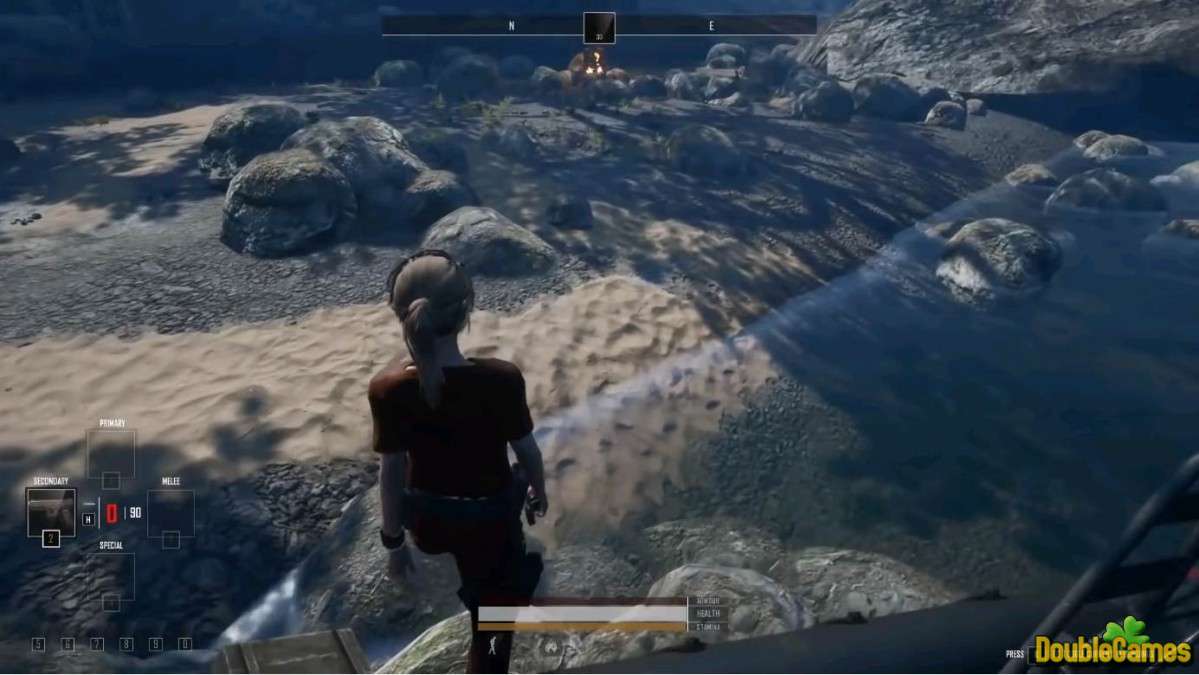Click the compass heading marker box
Screen dimensions: 1199x675
[x=599, y=27]
